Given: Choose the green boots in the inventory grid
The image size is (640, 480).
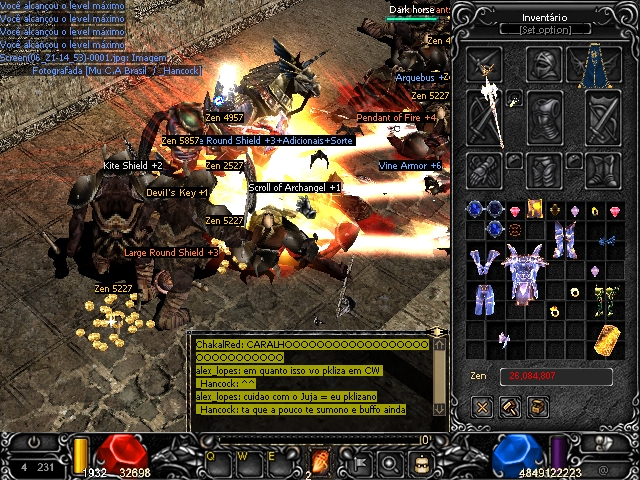Looking at the screenshot, I should [x=605, y=298].
